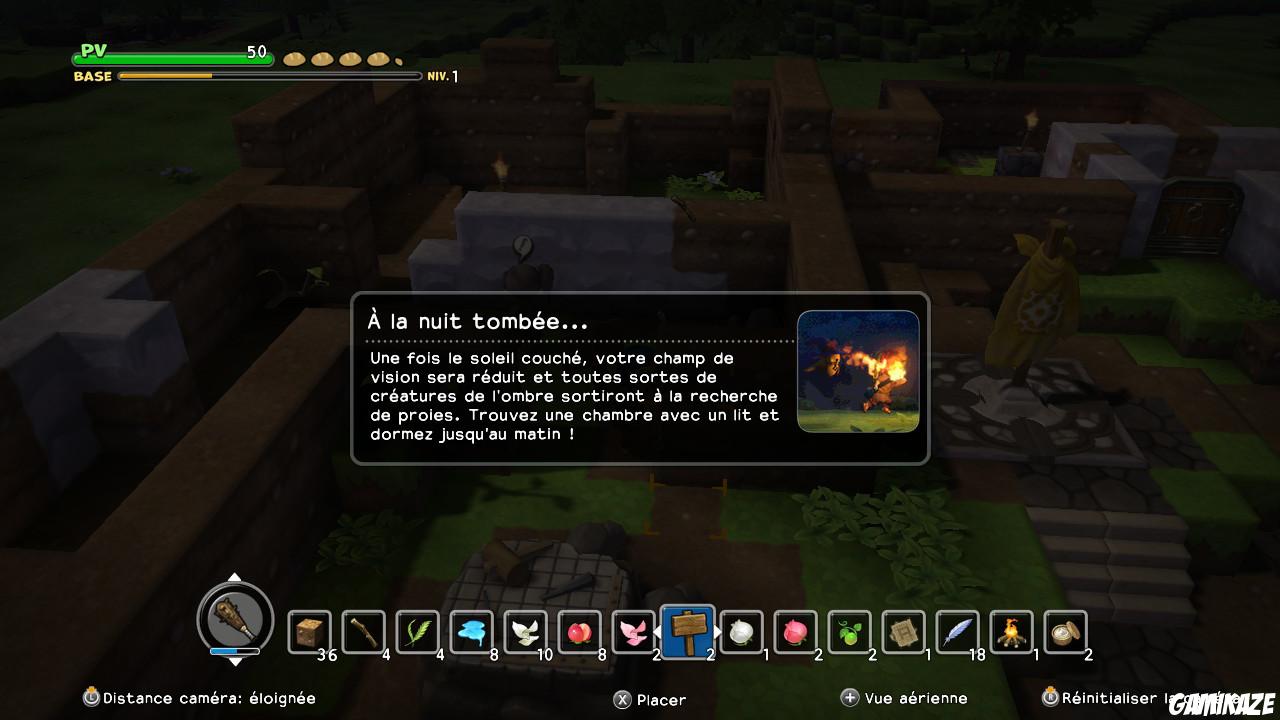Select the blue slime material slot
The image size is (1280, 720).
(x=471, y=632)
